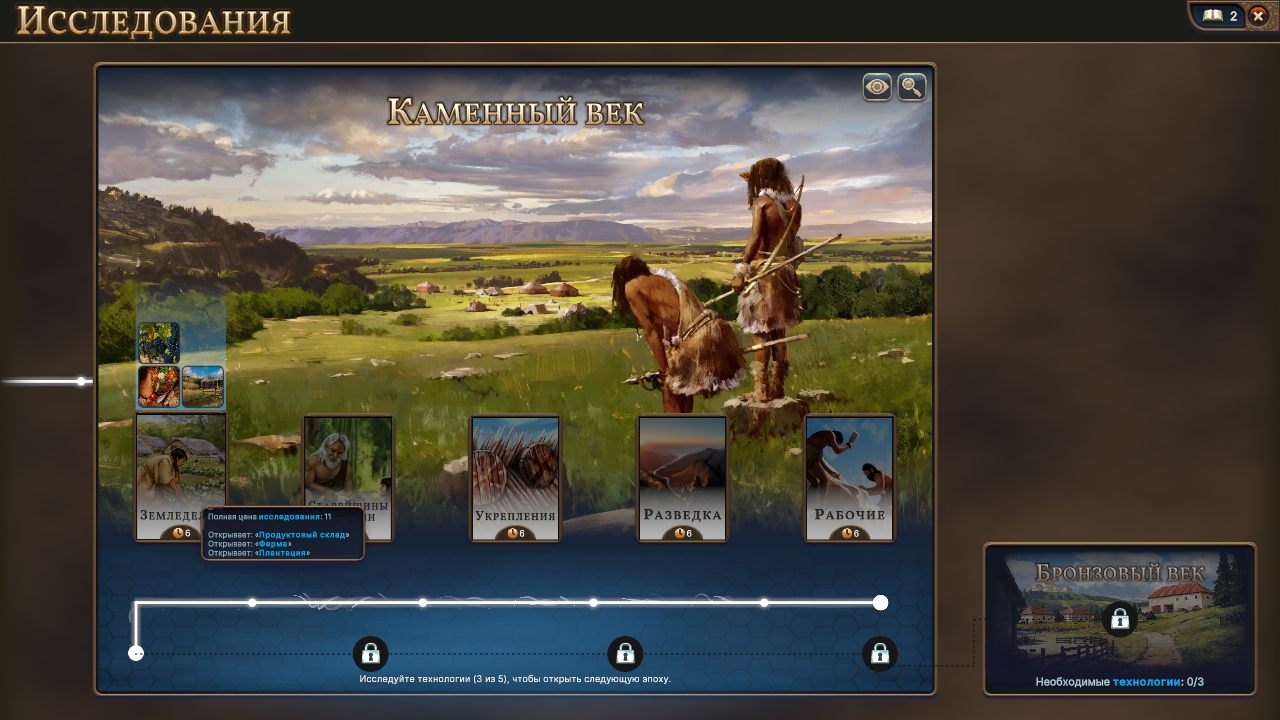Click the grapes plantation unlock thumbnail
1280x720 pixels.
[159, 342]
